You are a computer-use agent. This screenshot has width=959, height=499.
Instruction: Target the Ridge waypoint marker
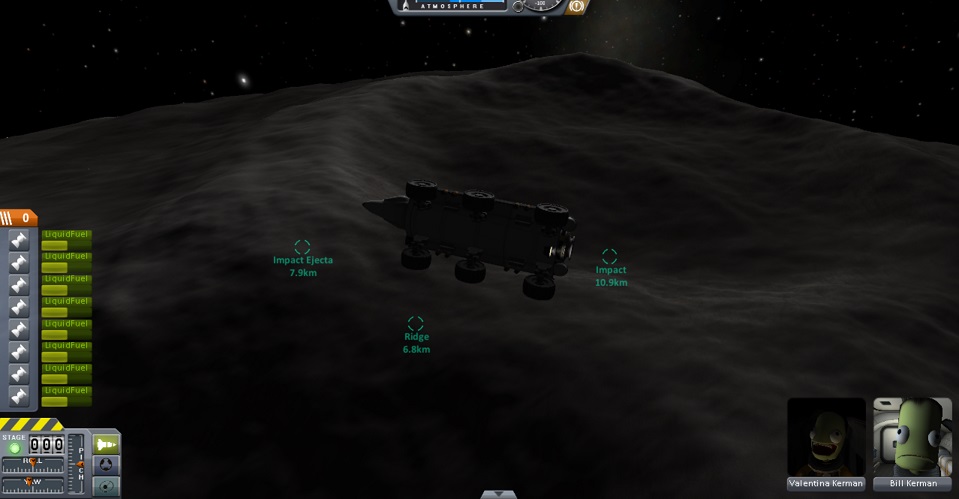(x=416, y=324)
